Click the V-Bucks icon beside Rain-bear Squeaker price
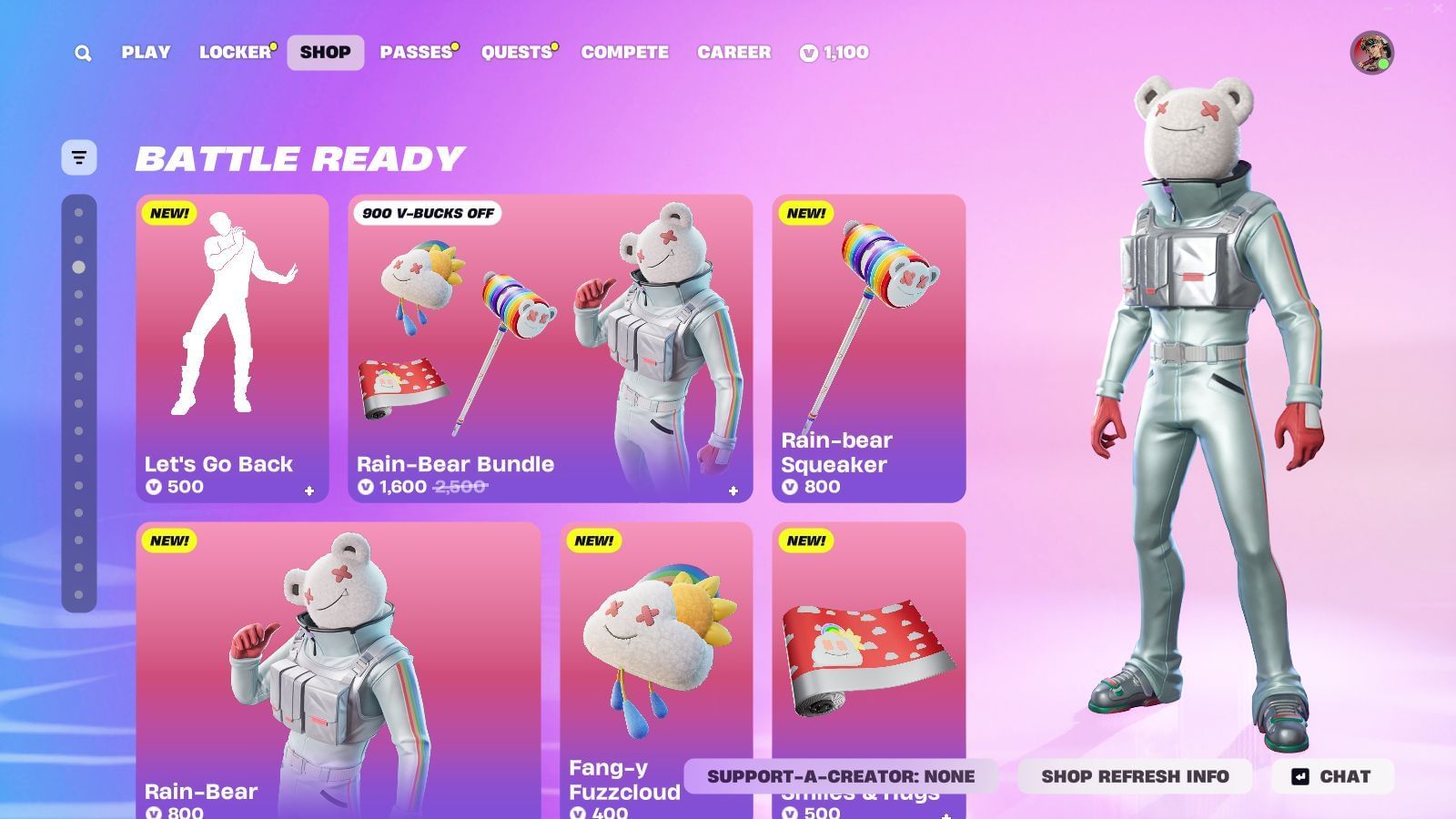 789,487
